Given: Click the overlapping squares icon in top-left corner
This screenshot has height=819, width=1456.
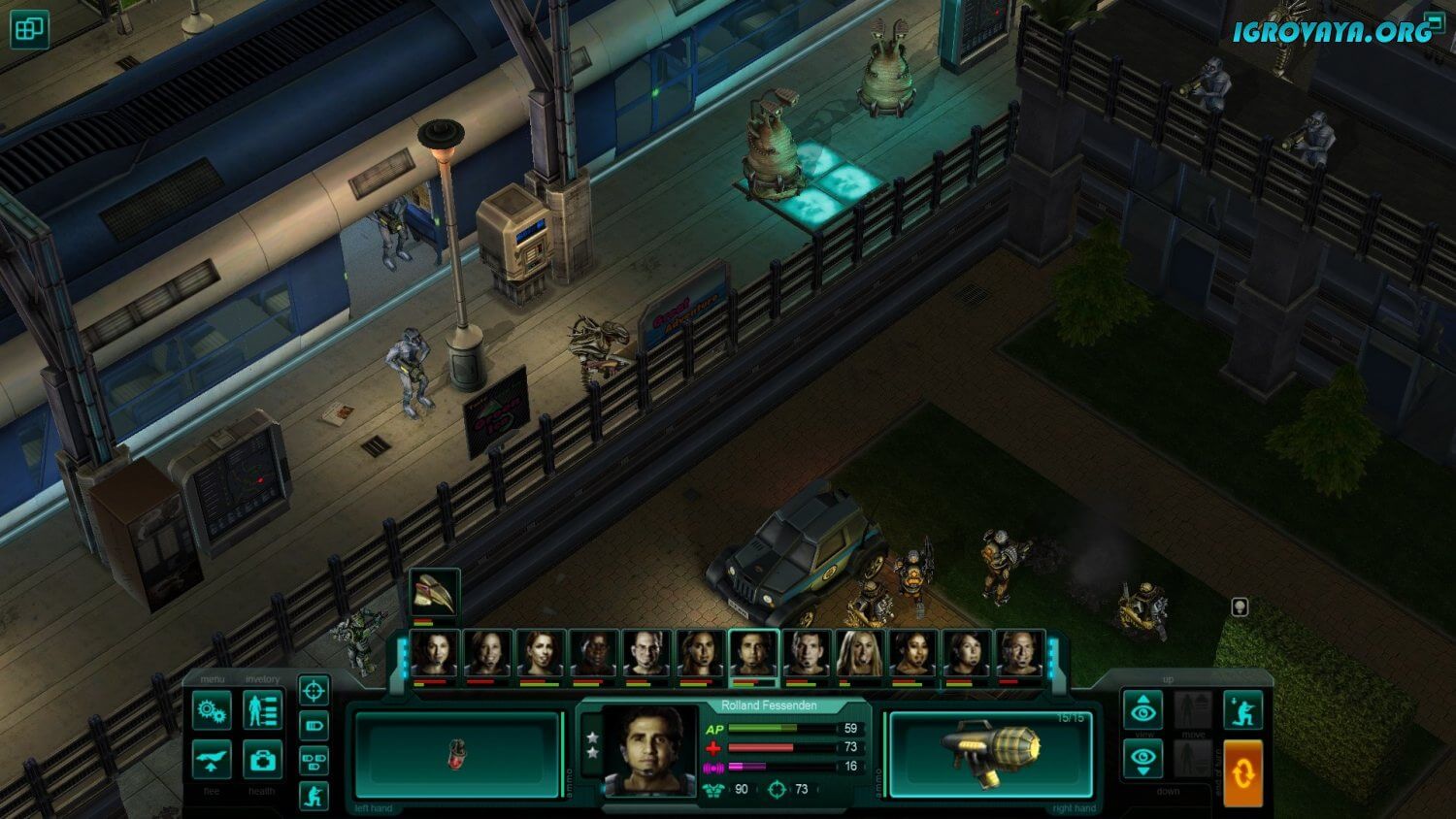Looking at the screenshot, I should [29, 29].
